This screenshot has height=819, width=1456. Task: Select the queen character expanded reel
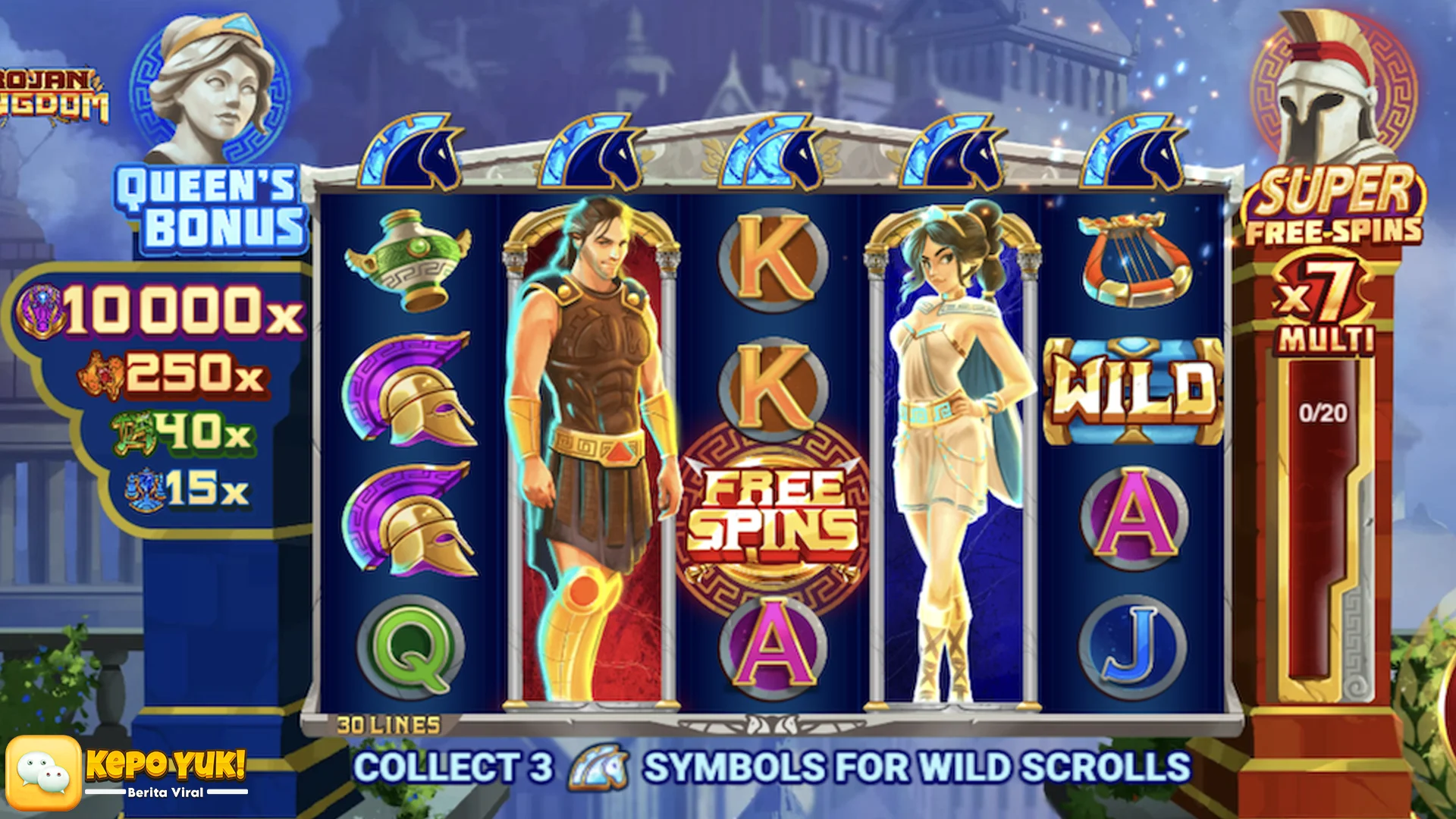click(x=953, y=451)
